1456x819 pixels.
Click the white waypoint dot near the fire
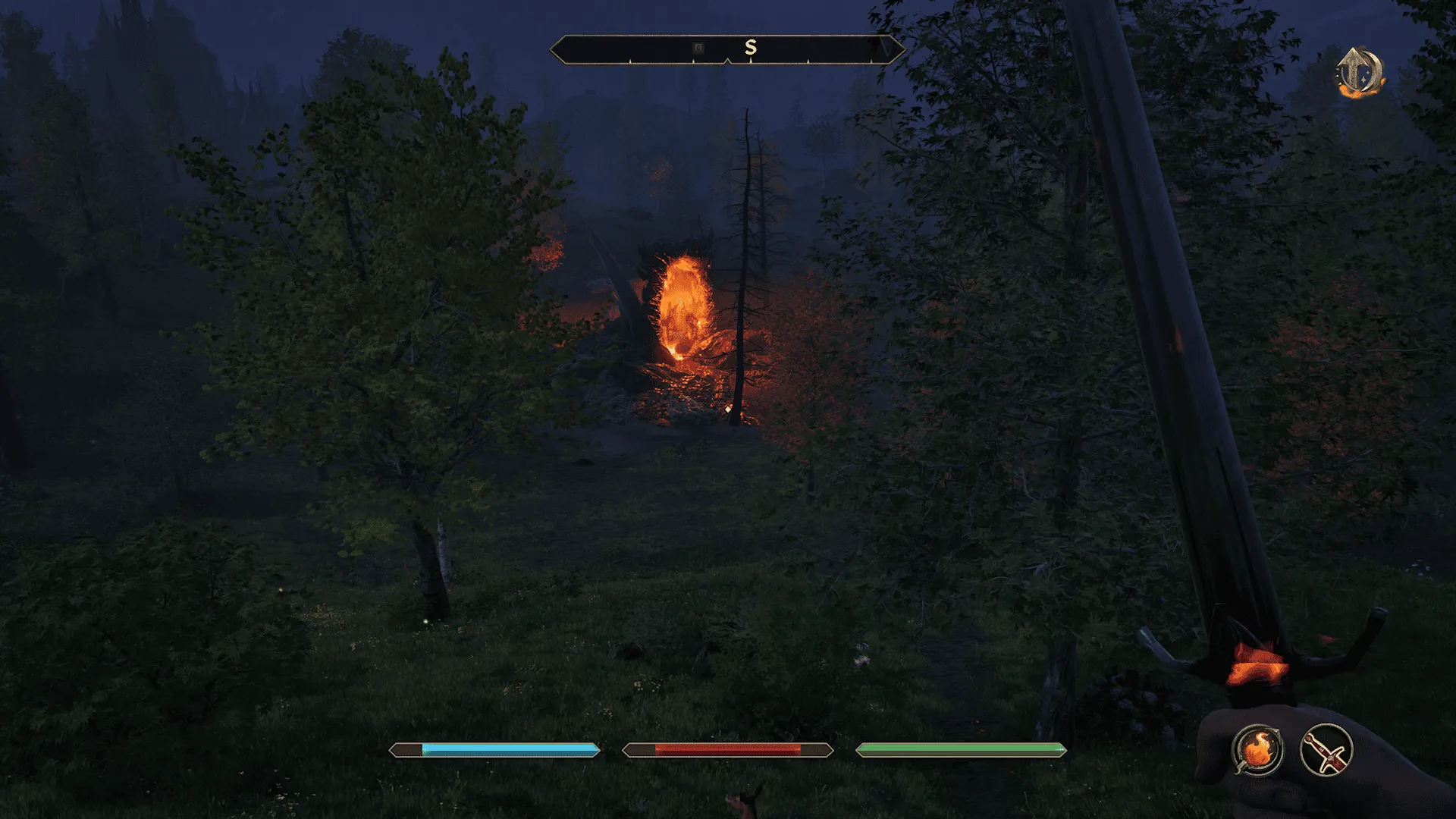point(727,409)
